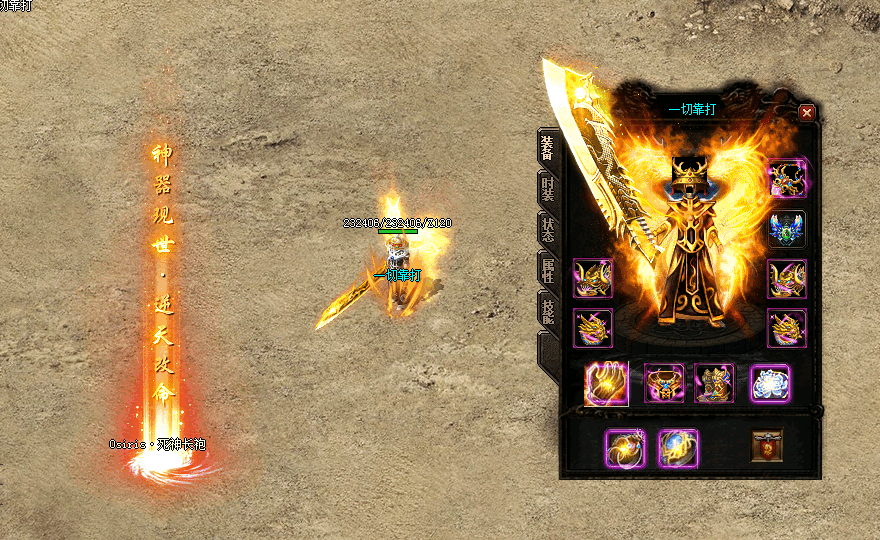Viewport: 880px width, 540px height.
Task: Switch to the 装备 equipment tab
Action: coord(548,146)
